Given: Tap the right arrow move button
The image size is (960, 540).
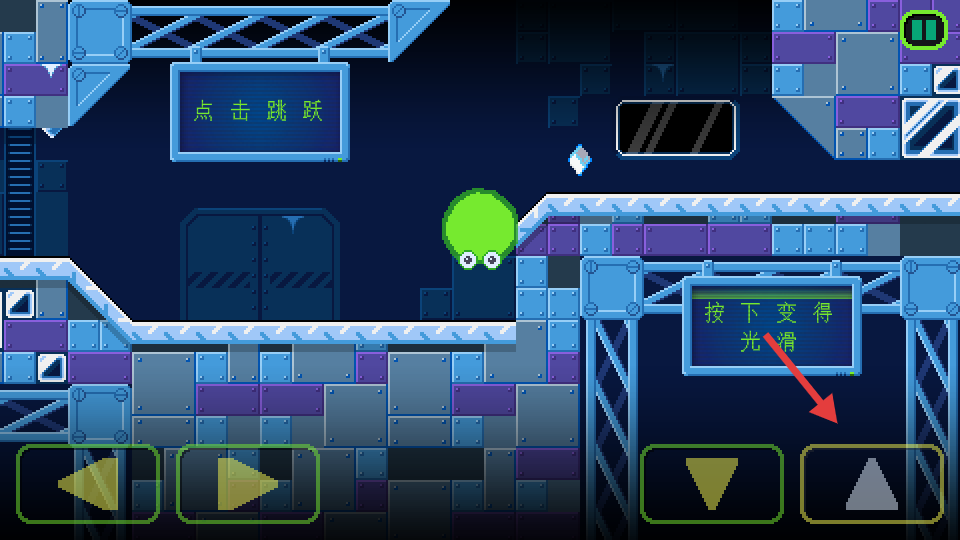Looking at the screenshot, I should click(x=248, y=484).
